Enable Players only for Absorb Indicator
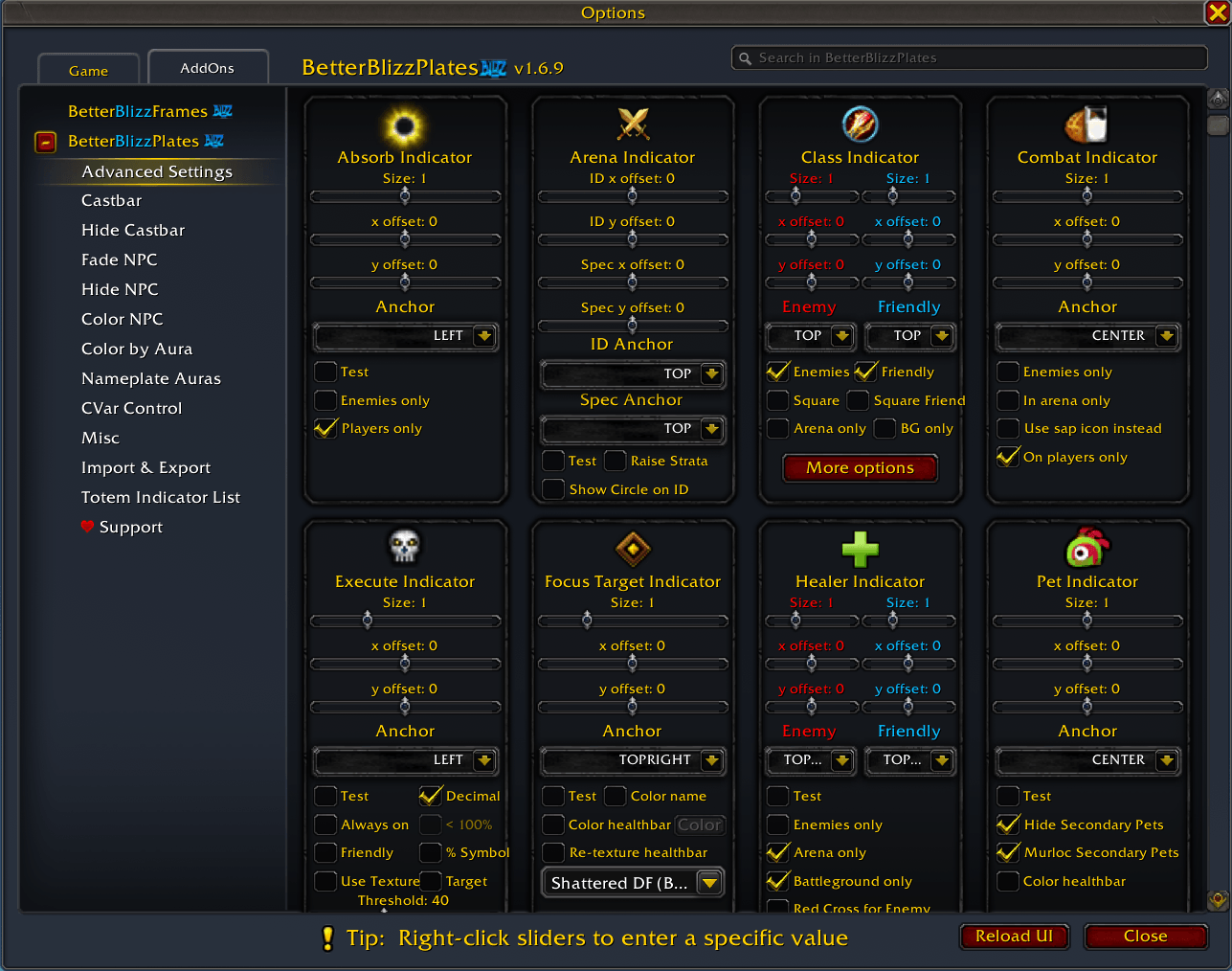The image size is (1232, 971). coord(325,428)
